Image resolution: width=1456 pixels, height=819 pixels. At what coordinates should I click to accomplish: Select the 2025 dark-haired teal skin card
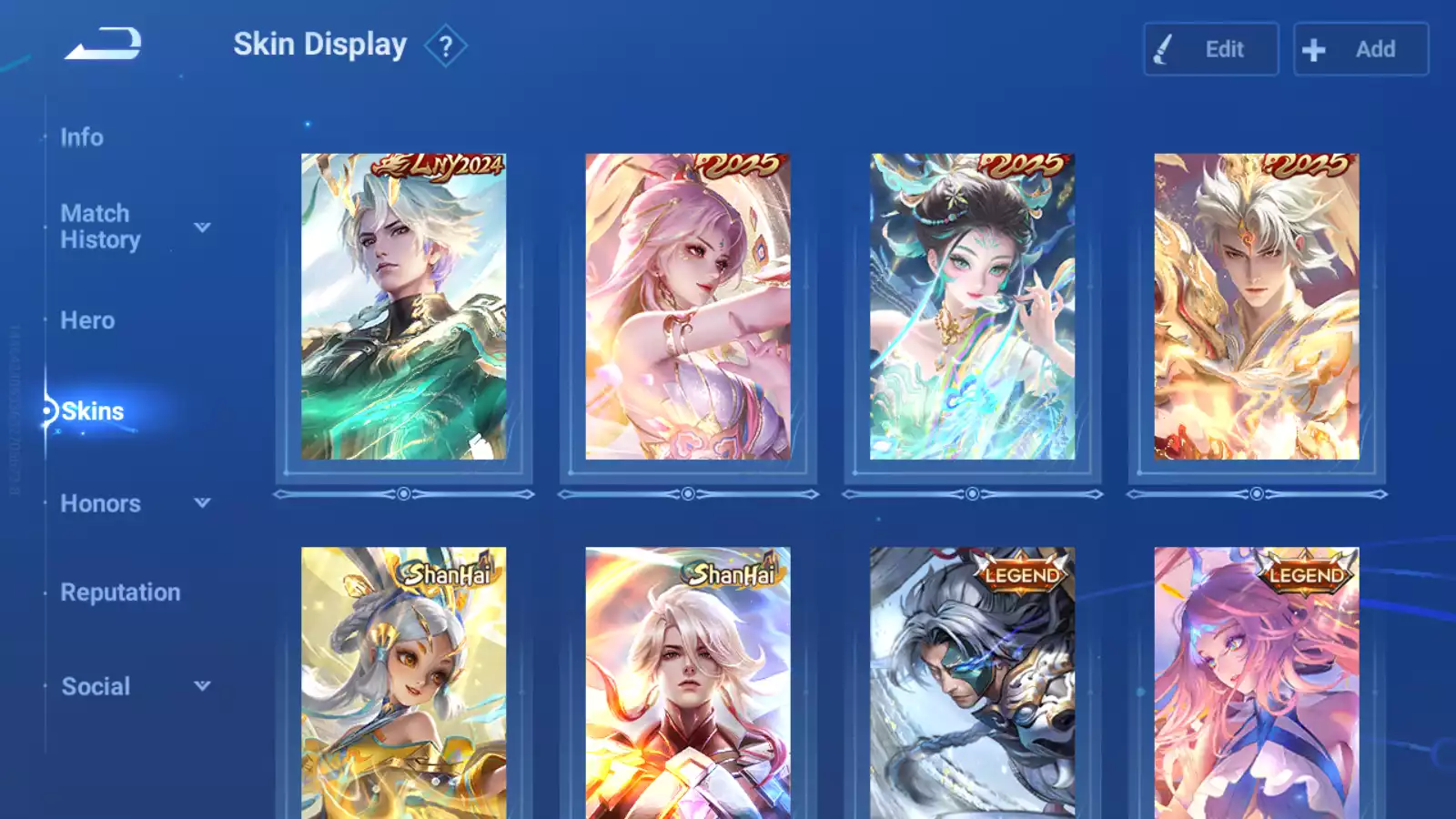972,307
